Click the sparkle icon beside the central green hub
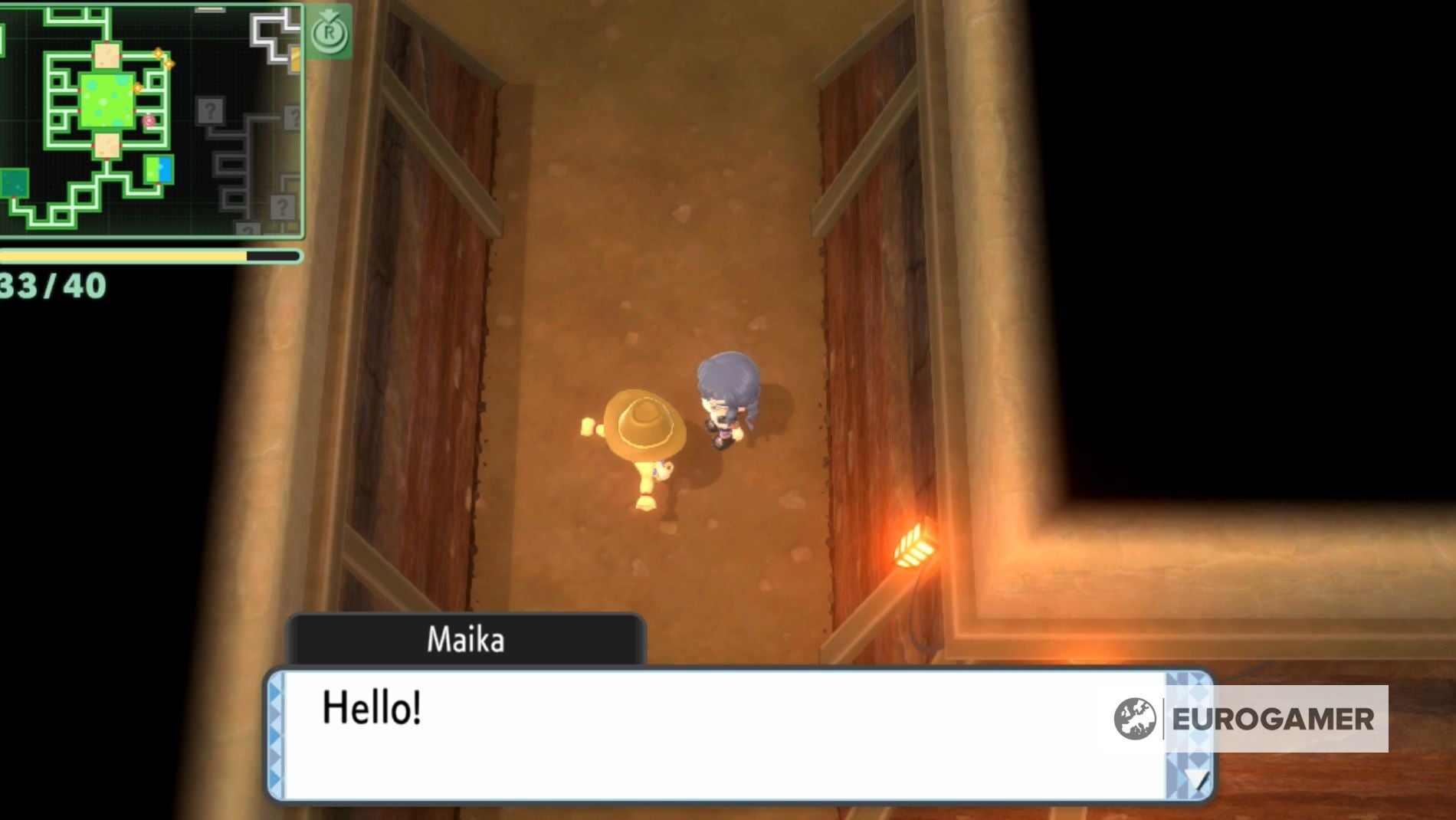Screen dimensions: 1456x820 [x=138, y=87]
